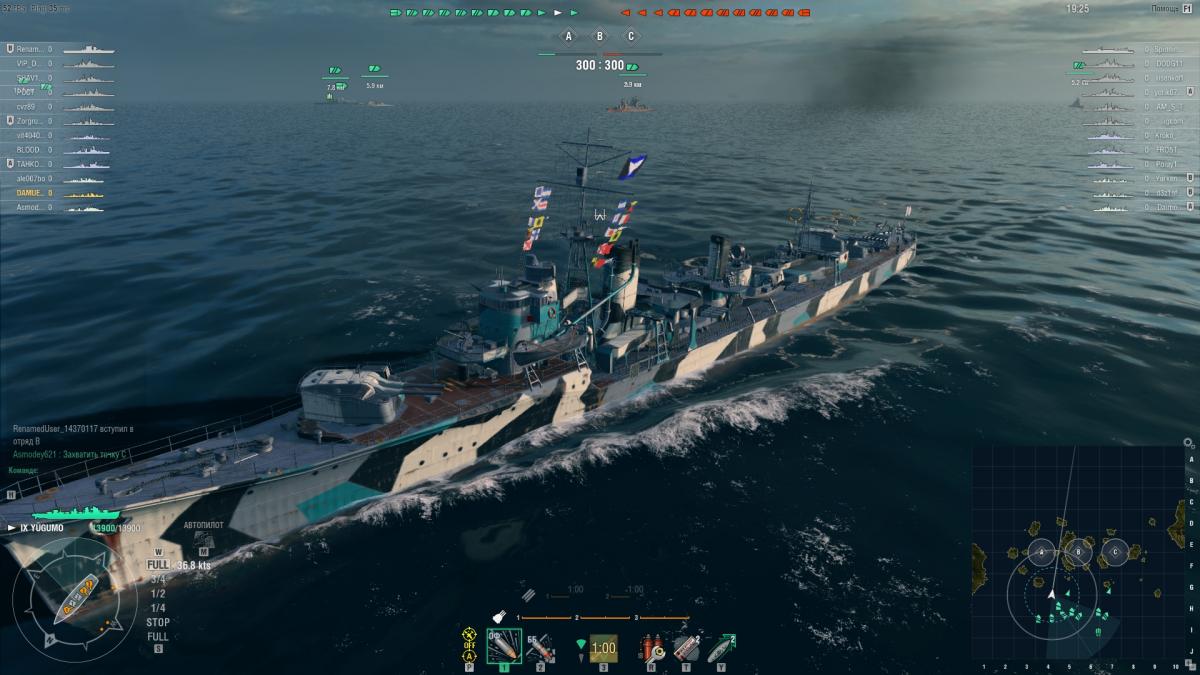Set engine throttle to STOP
Image resolution: width=1200 pixels, height=675 pixels.
(x=157, y=622)
